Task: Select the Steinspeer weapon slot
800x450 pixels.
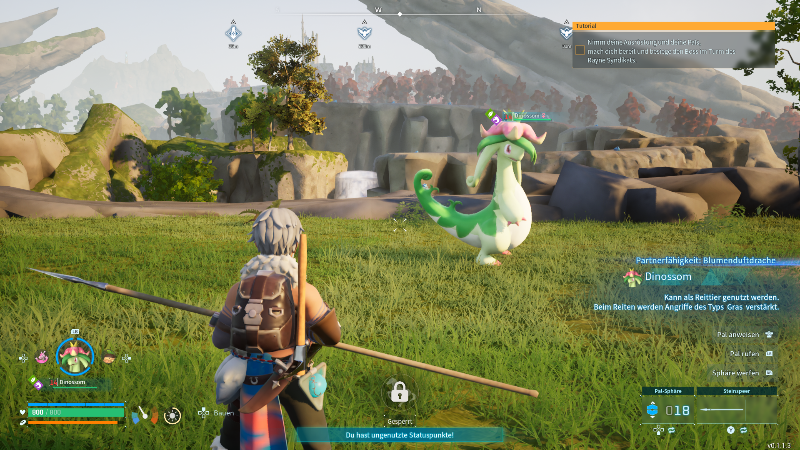Action: (x=735, y=409)
